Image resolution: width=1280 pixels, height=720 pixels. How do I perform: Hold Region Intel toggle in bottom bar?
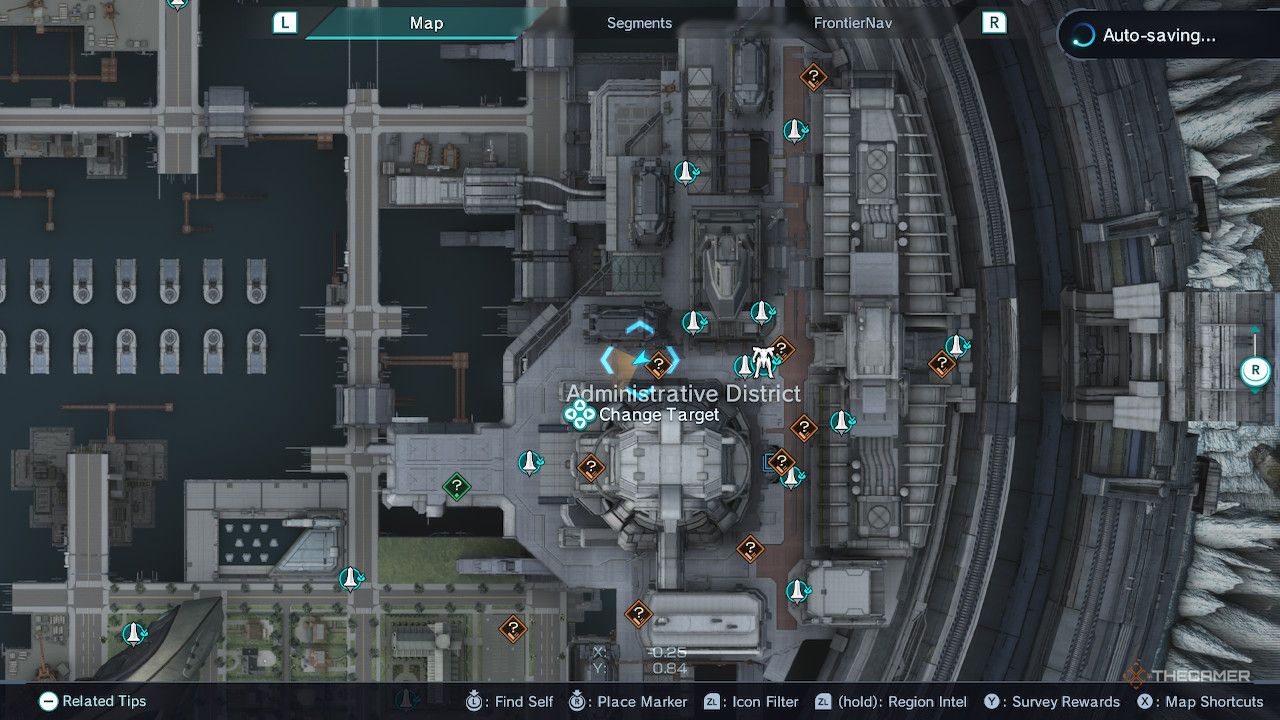point(825,701)
